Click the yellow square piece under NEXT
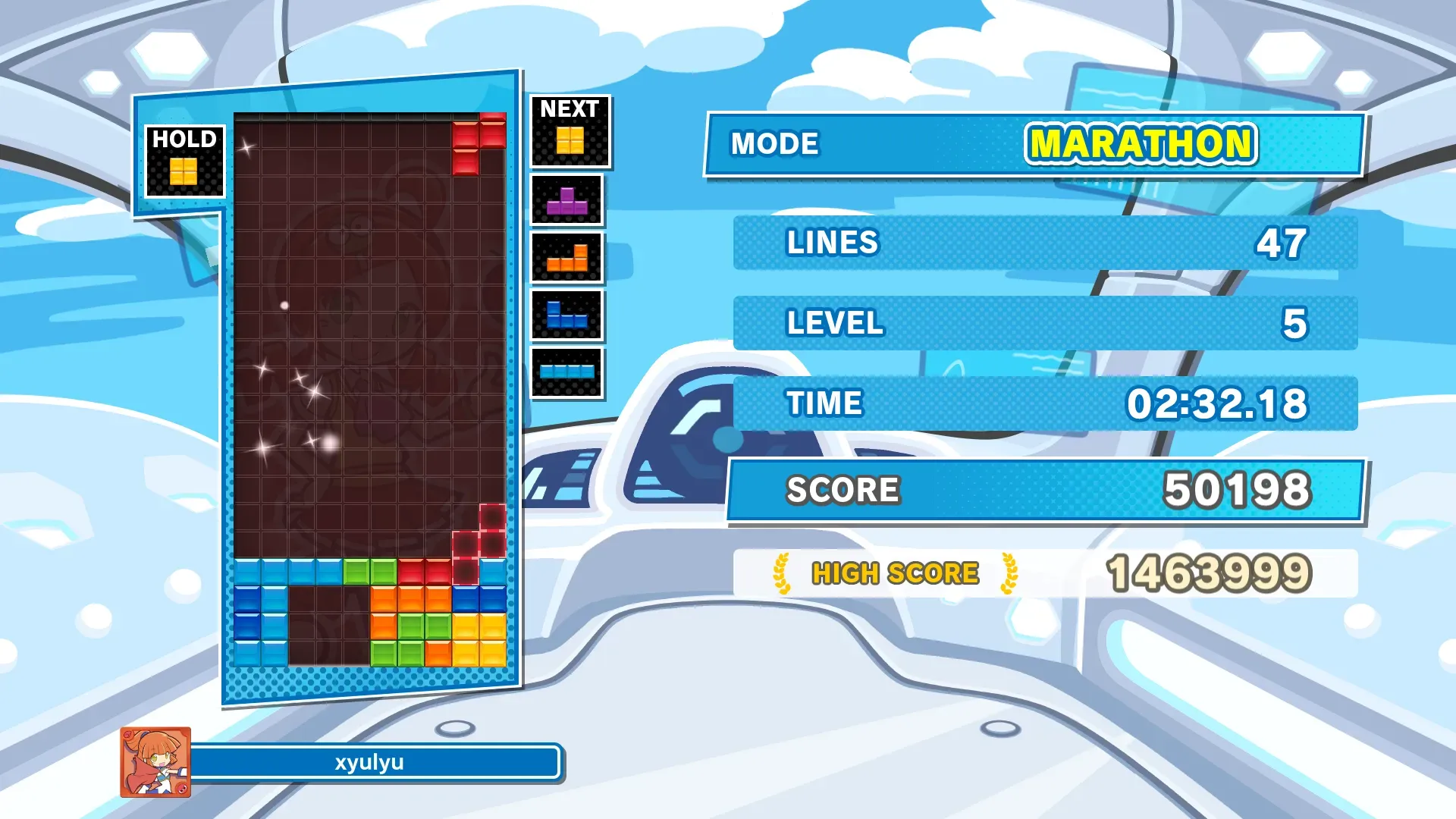The width and height of the screenshot is (1456, 819). coord(570,140)
